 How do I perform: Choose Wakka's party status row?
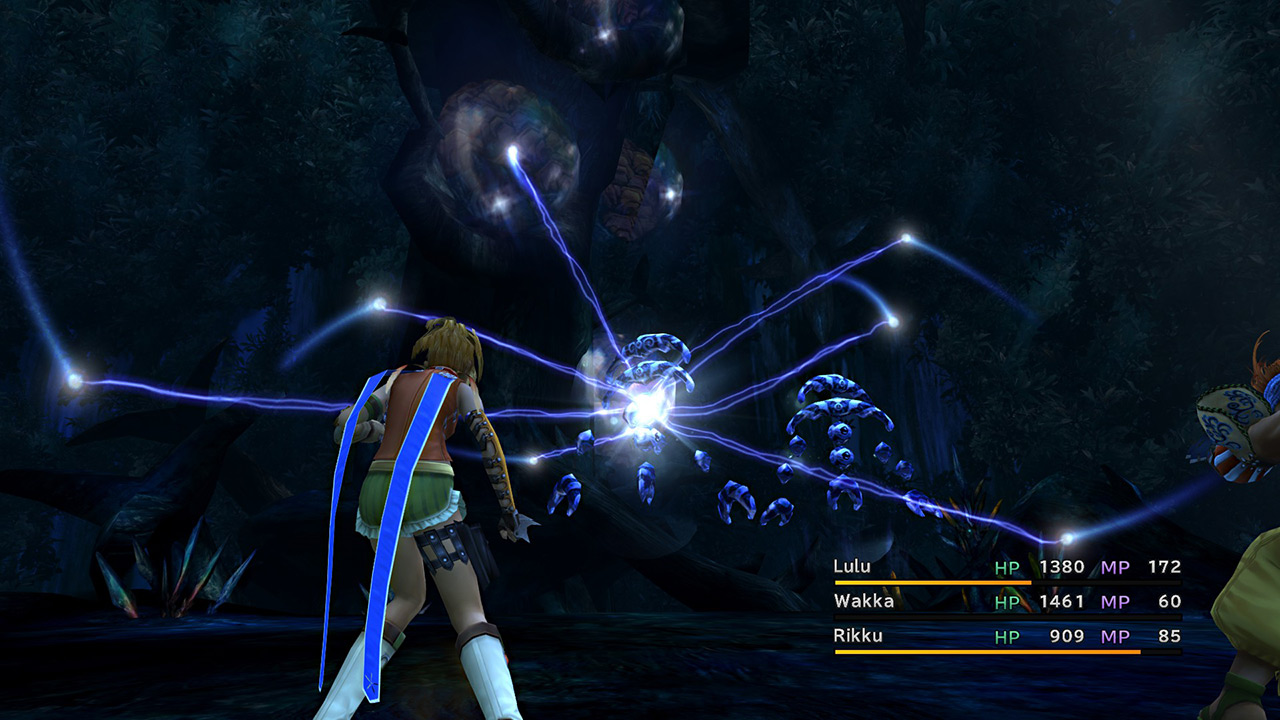(x=864, y=602)
